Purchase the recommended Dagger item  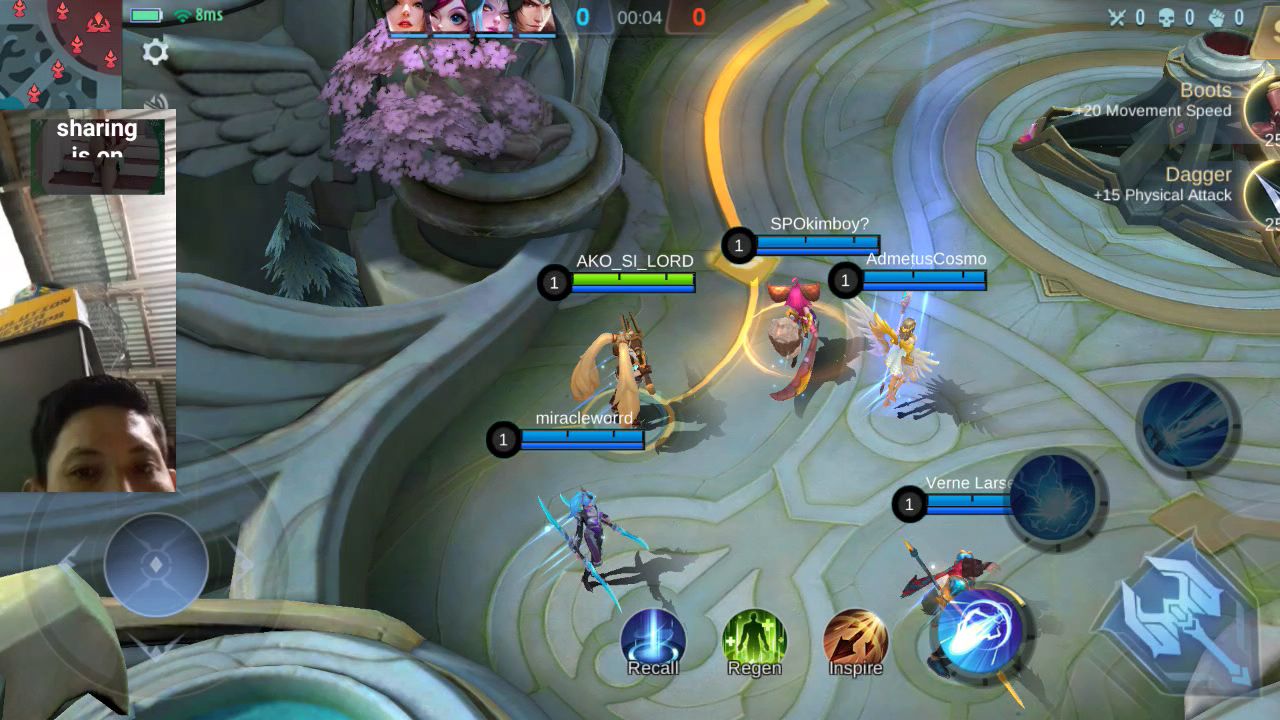coord(1262,192)
